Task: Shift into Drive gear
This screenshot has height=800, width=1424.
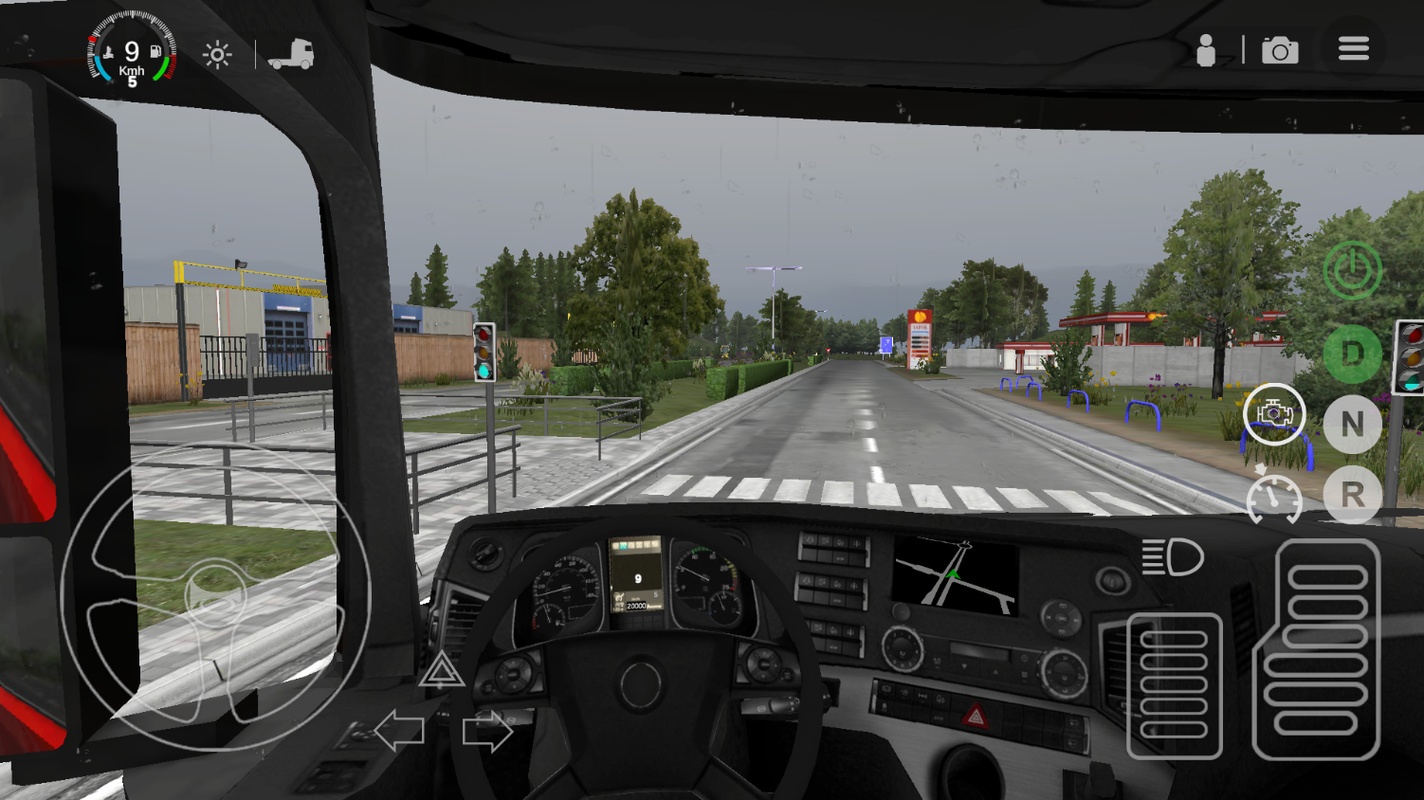Action: point(1352,354)
